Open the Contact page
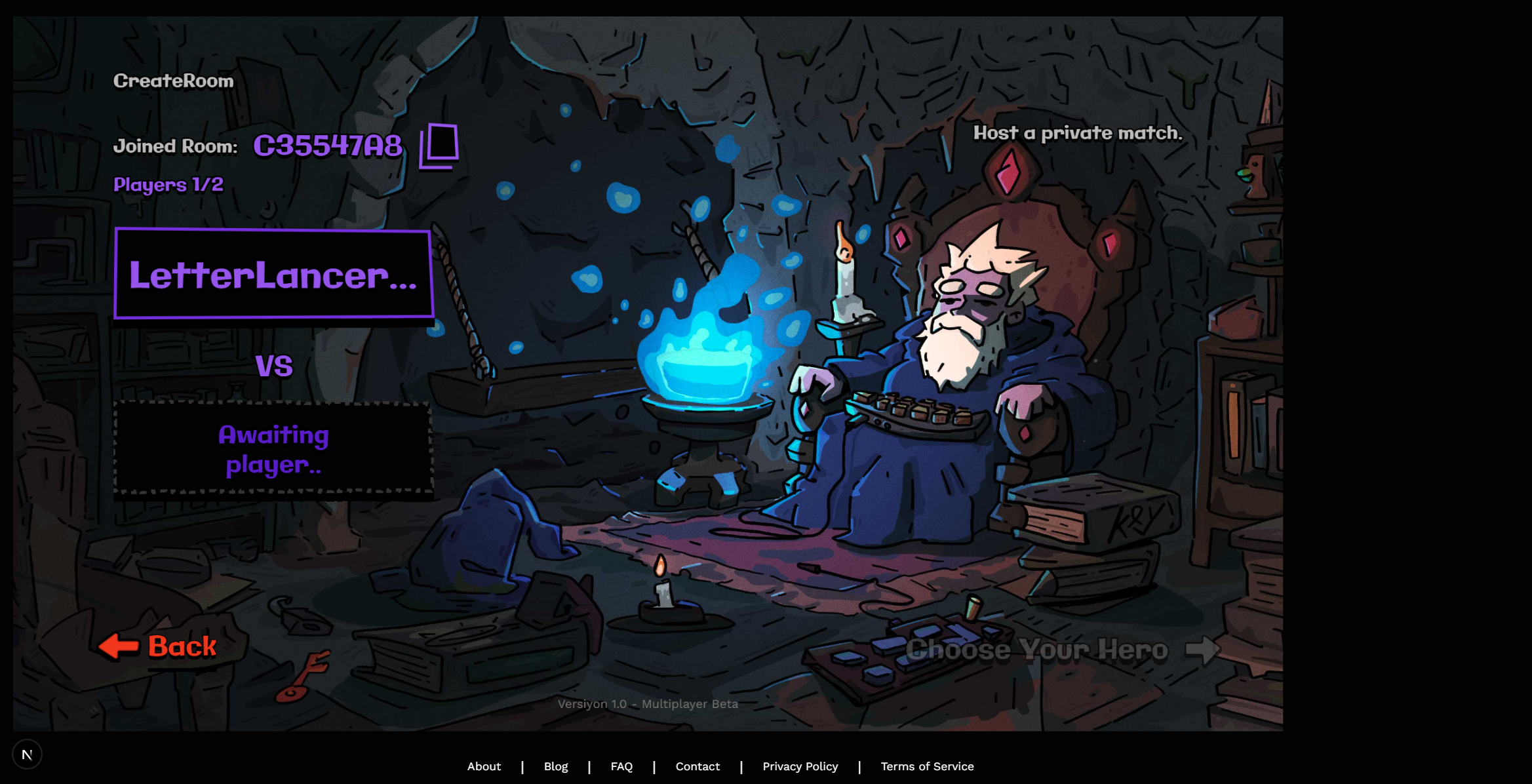 (x=697, y=766)
